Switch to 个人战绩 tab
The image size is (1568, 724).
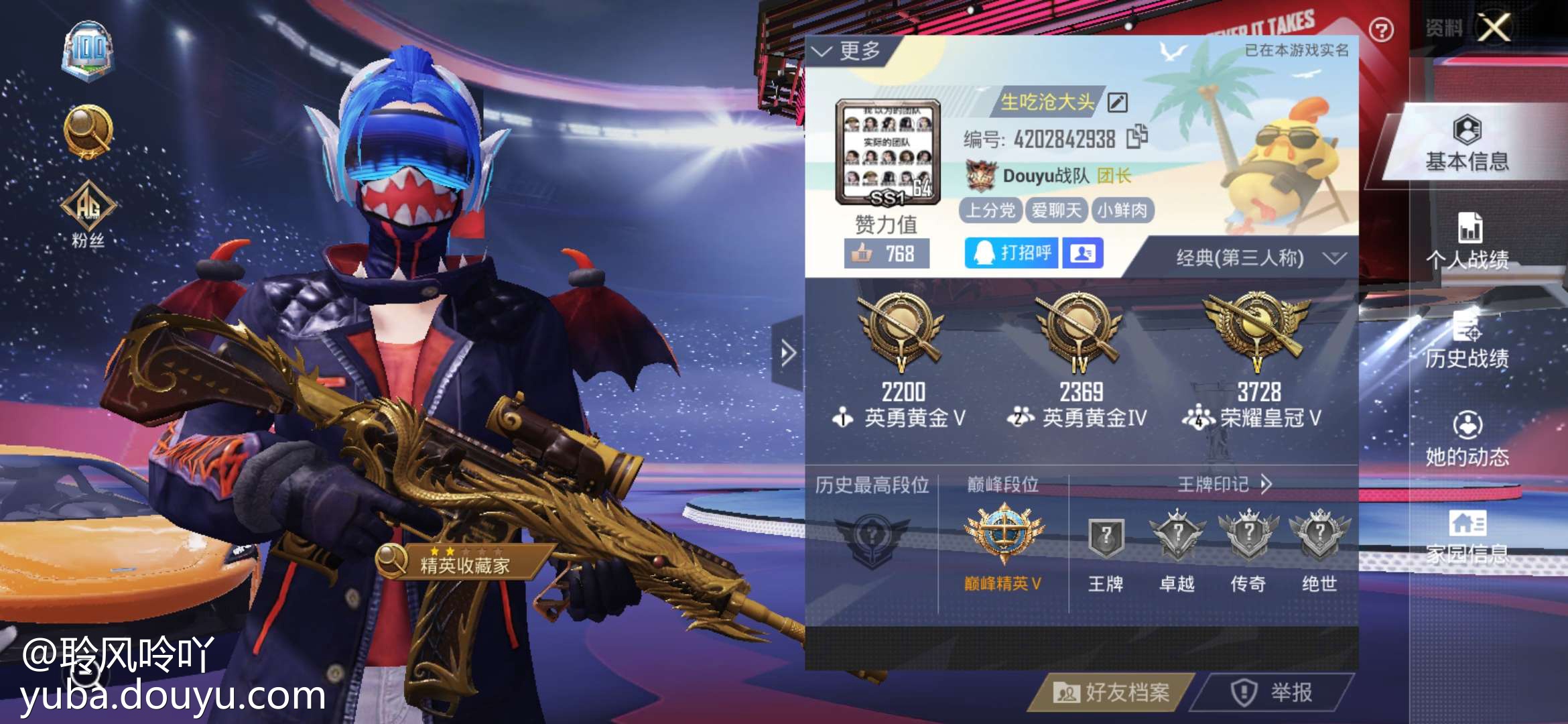pos(1467,242)
